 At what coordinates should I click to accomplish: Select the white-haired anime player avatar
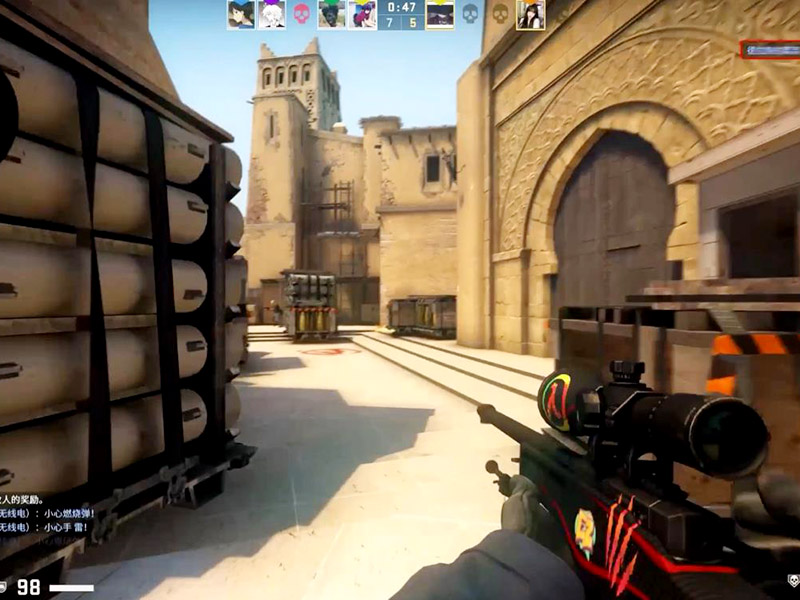[x=271, y=14]
